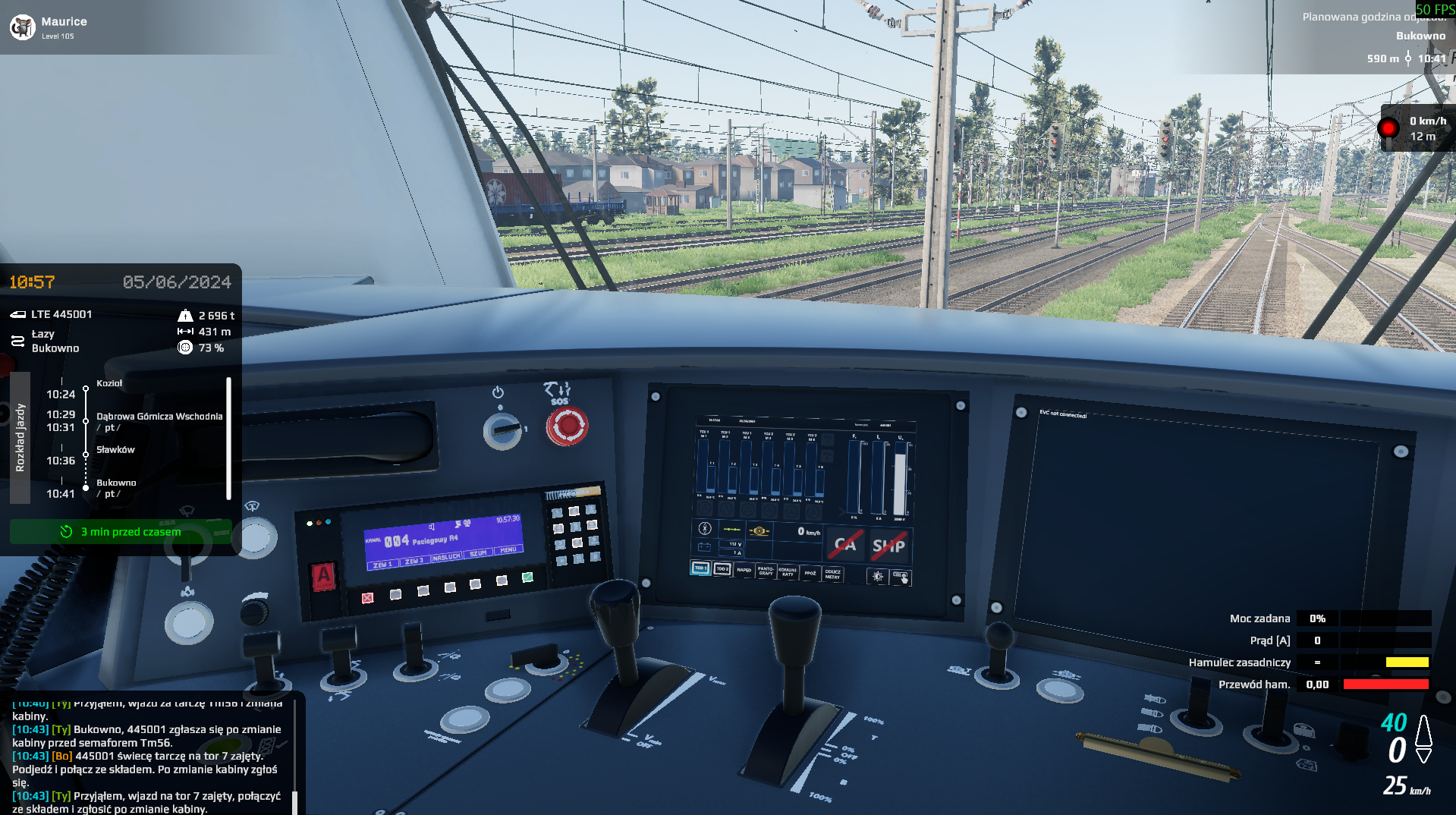Viewport: 1456px width, 815px height.
Task: Show the KOMUNIKATY messages screen
Action: pos(788,572)
